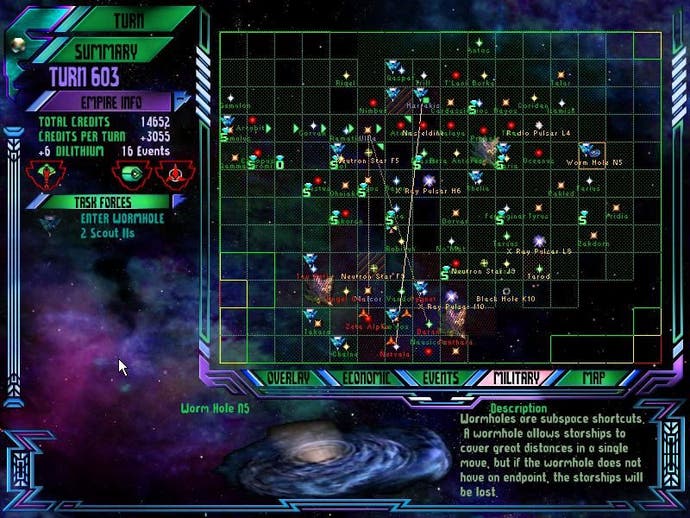Switch to the Overlay tab
690x518 pixels.
(287, 378)
